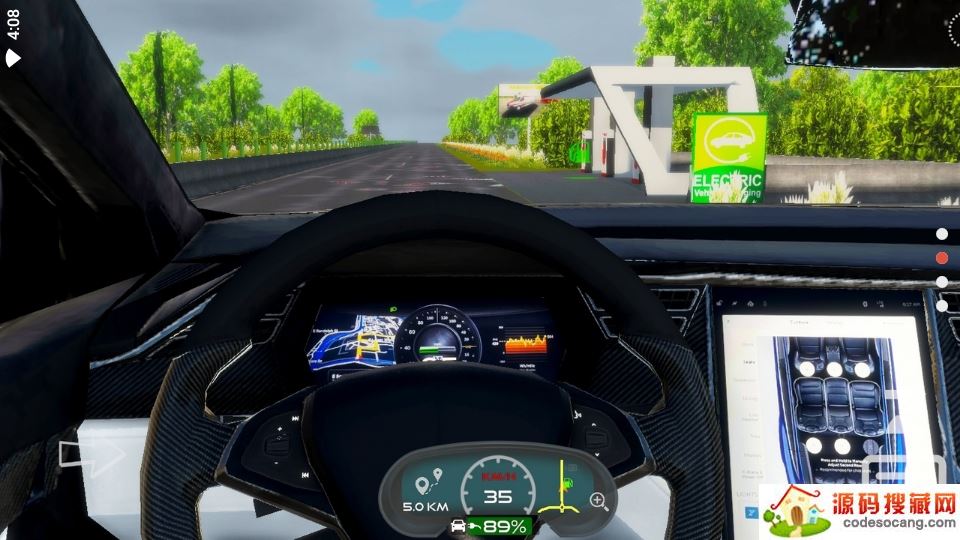Select the red dot camera option
The image size is (960, 540).
point(942,258)
